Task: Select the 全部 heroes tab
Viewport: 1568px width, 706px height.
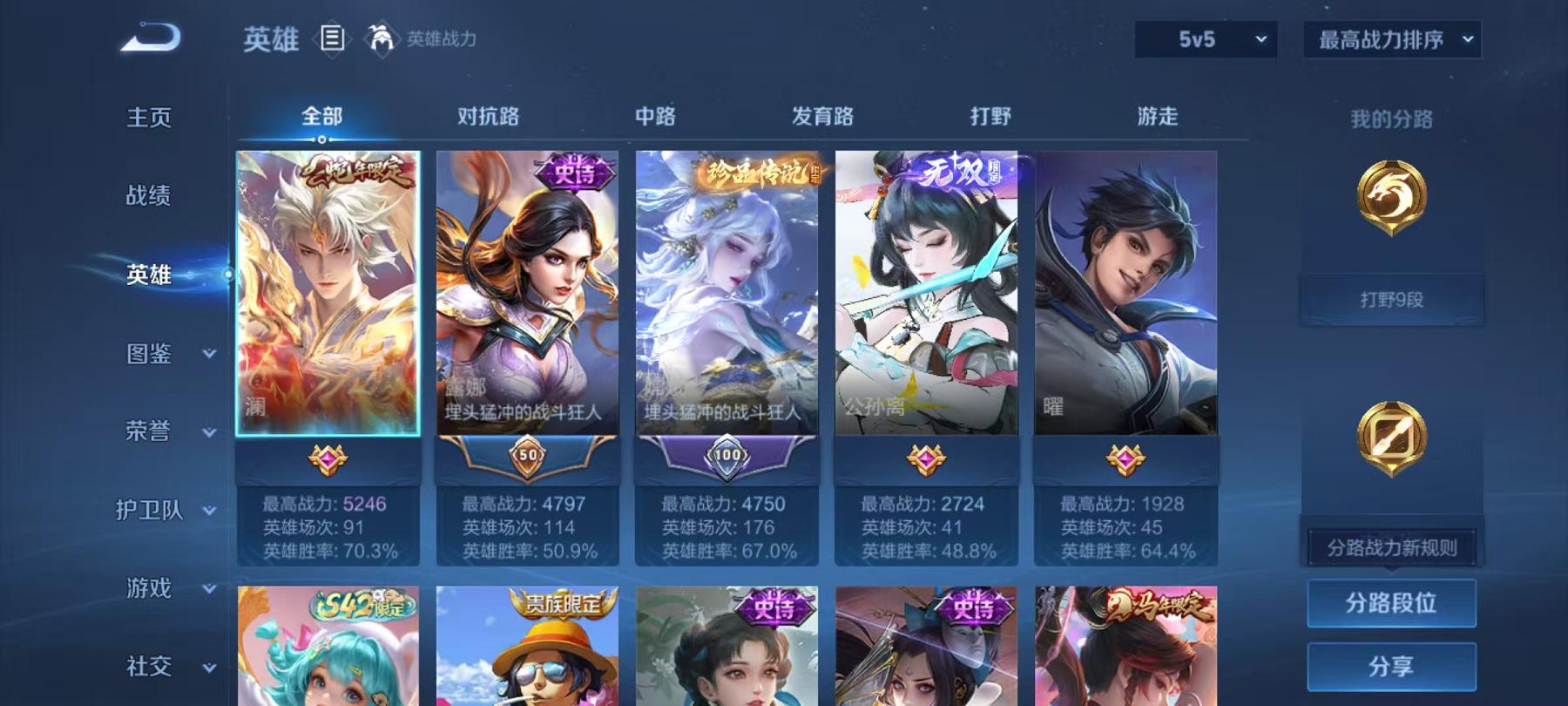Action: point(321,114)
